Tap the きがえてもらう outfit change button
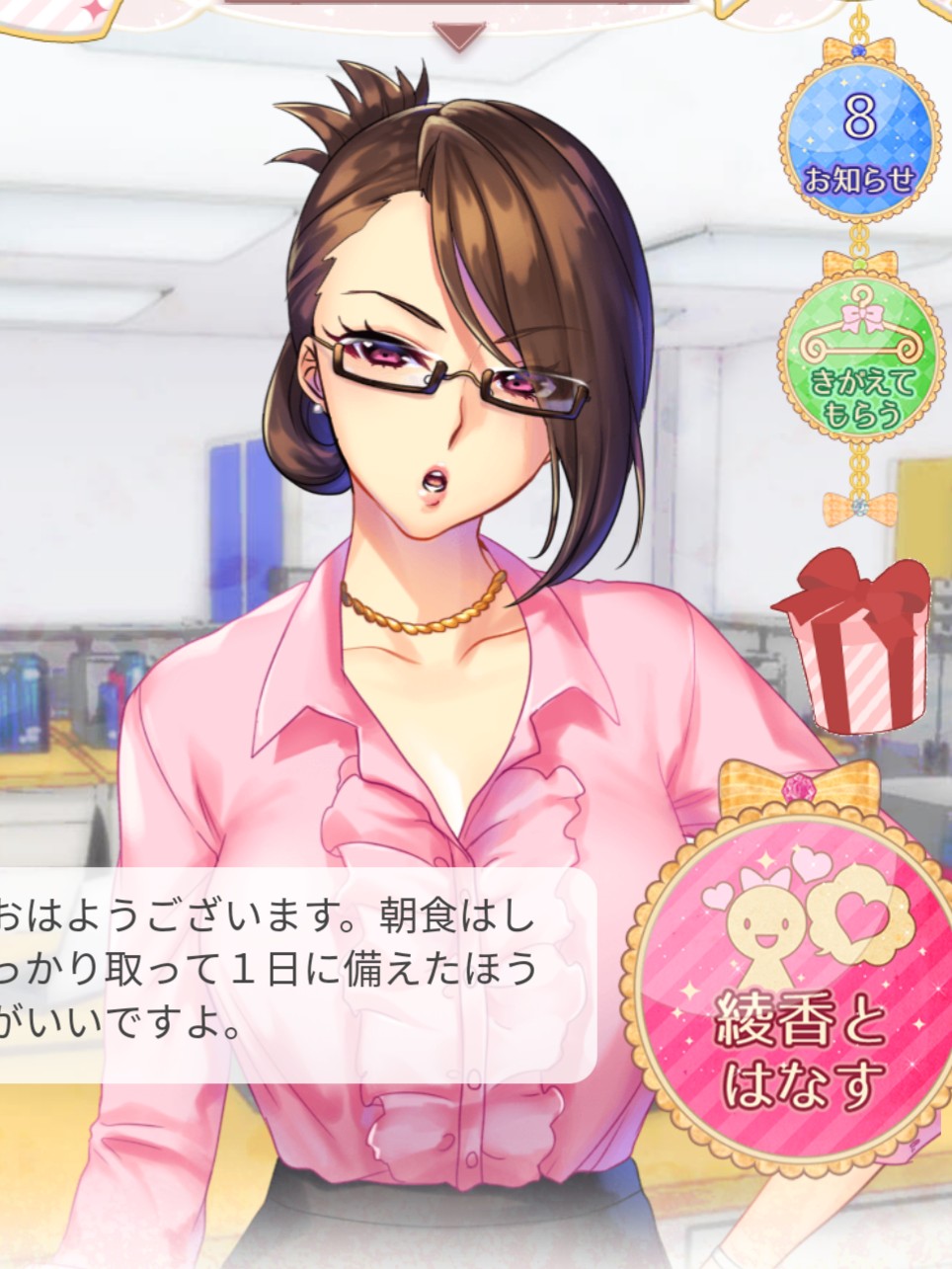Viewport: 952px width, 1269px height. tap(856, 367)
